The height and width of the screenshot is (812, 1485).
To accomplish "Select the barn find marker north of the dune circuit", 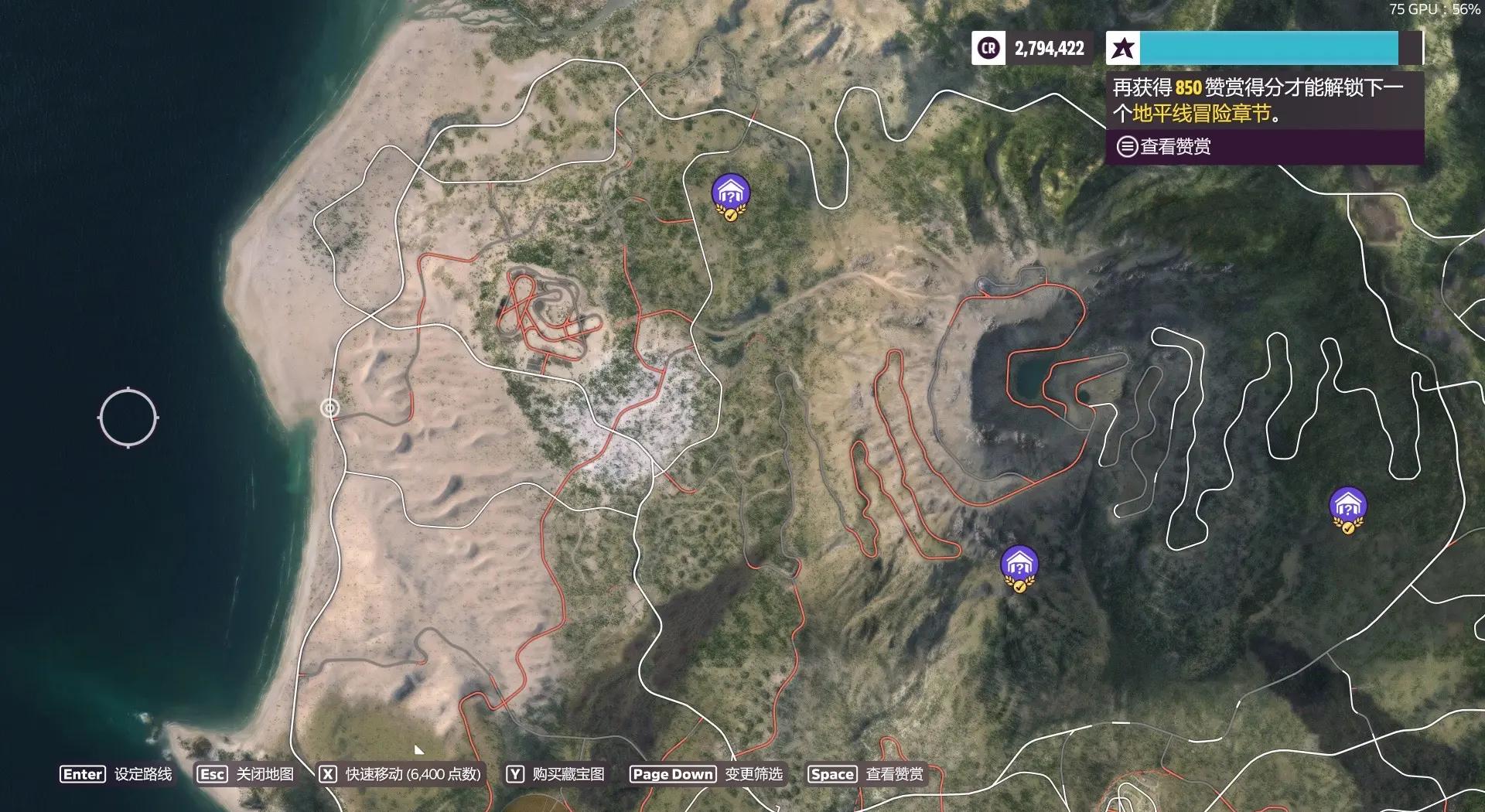I will click(x=730, y=195).
